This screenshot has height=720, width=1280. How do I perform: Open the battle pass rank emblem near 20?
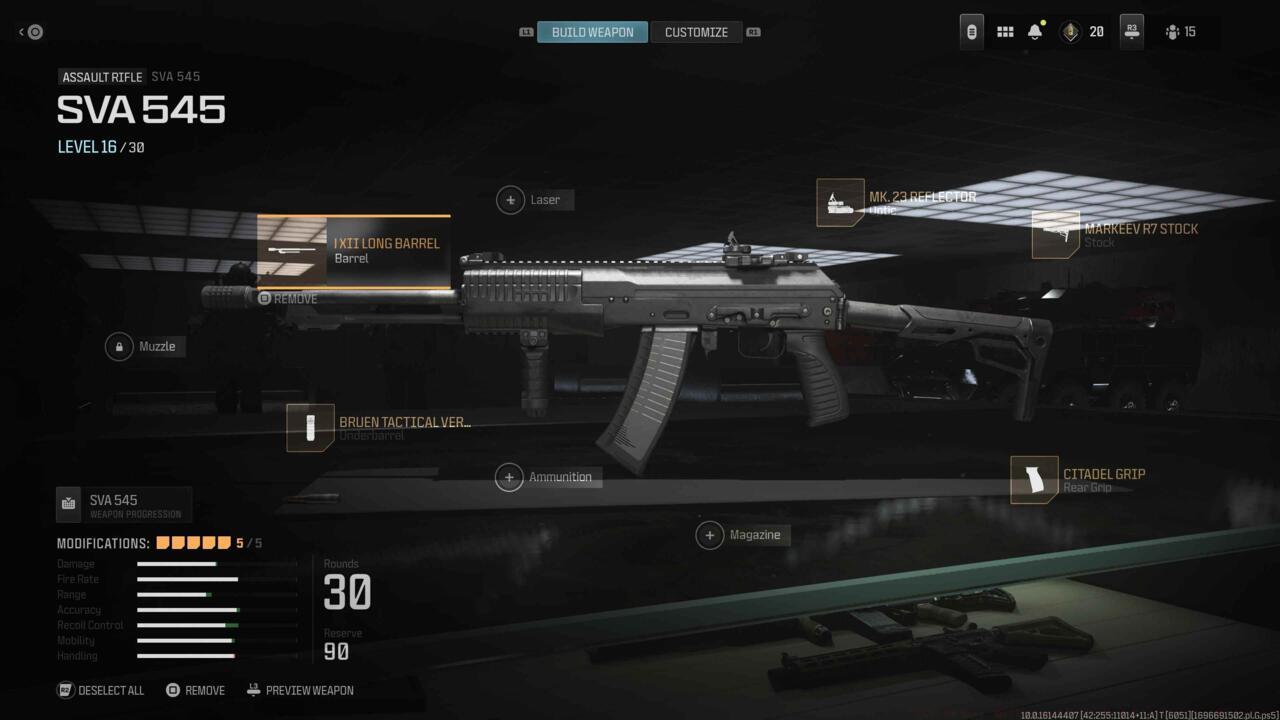(1068, 31)
